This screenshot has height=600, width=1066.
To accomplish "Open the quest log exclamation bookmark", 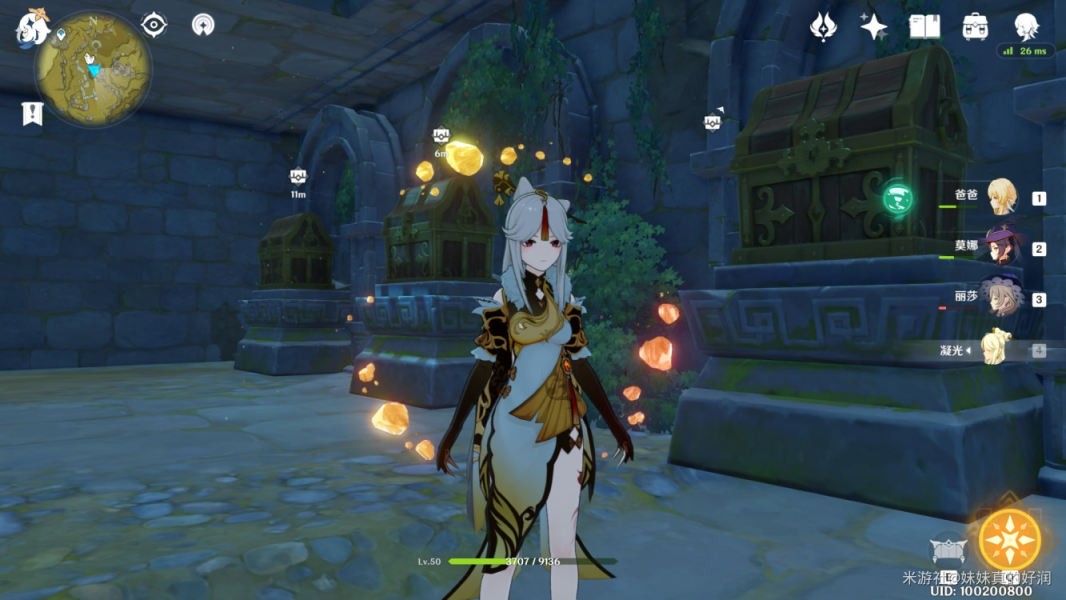I will tap(32, 113).
